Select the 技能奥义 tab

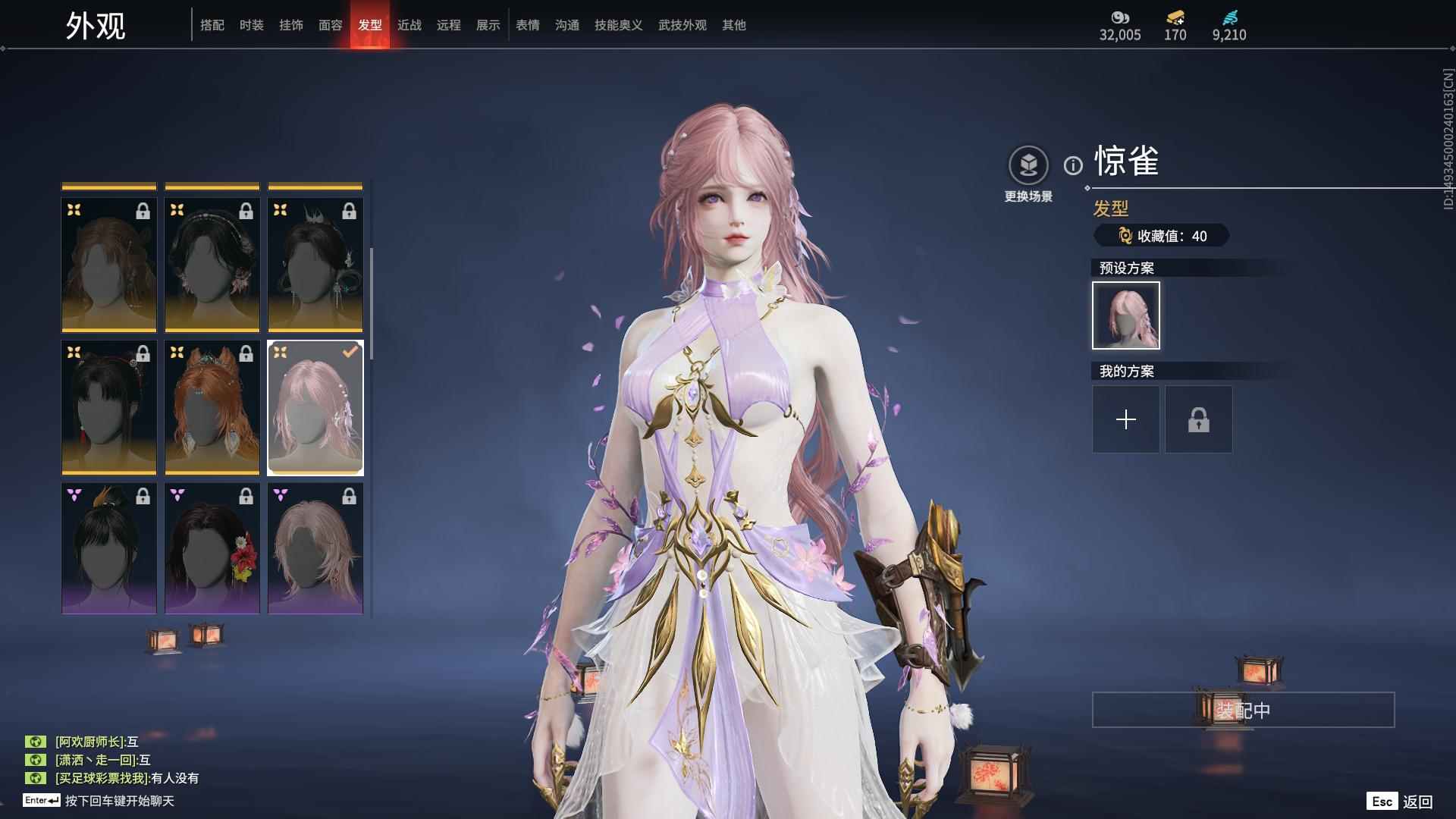point(619,25)
